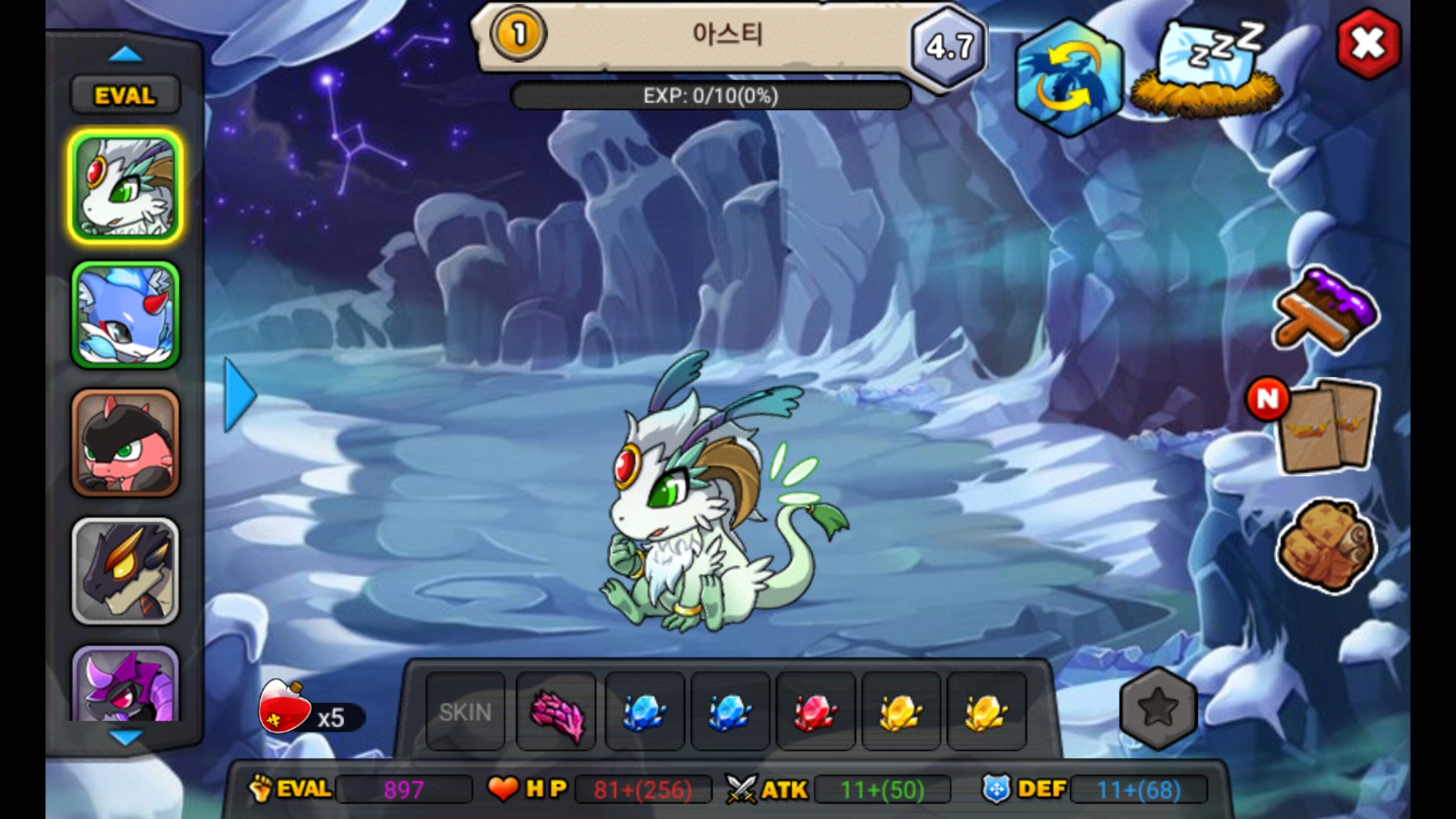Select the white green-eyed dragon portrait

click(126, 187)
